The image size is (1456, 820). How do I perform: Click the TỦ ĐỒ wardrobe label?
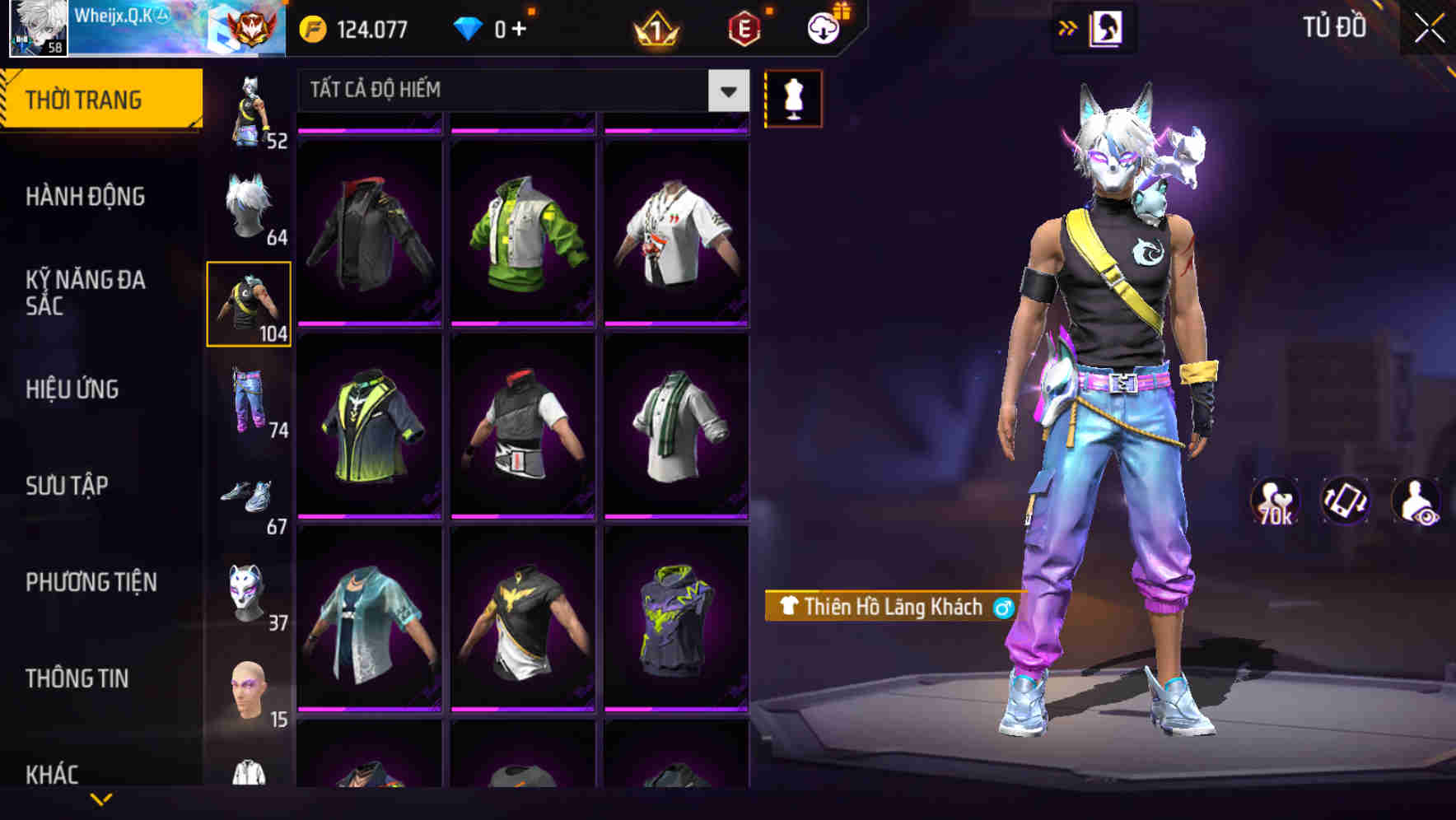[1335, 26]
